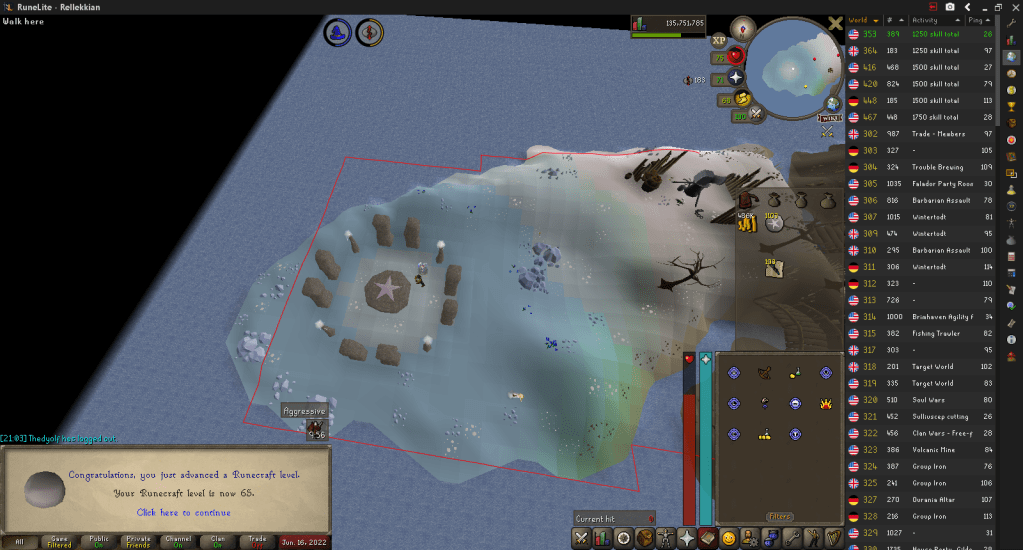Open the Combat Options crossed-swords tab
This screenshot has width=1023, height=550.
click(x=581, y=538)
